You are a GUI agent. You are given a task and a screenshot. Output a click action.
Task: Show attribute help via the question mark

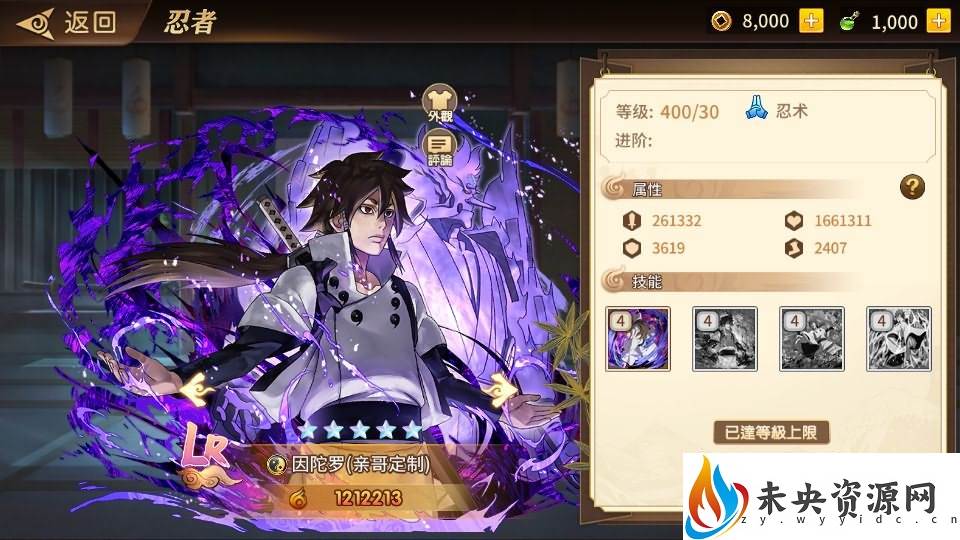point(911,186)
